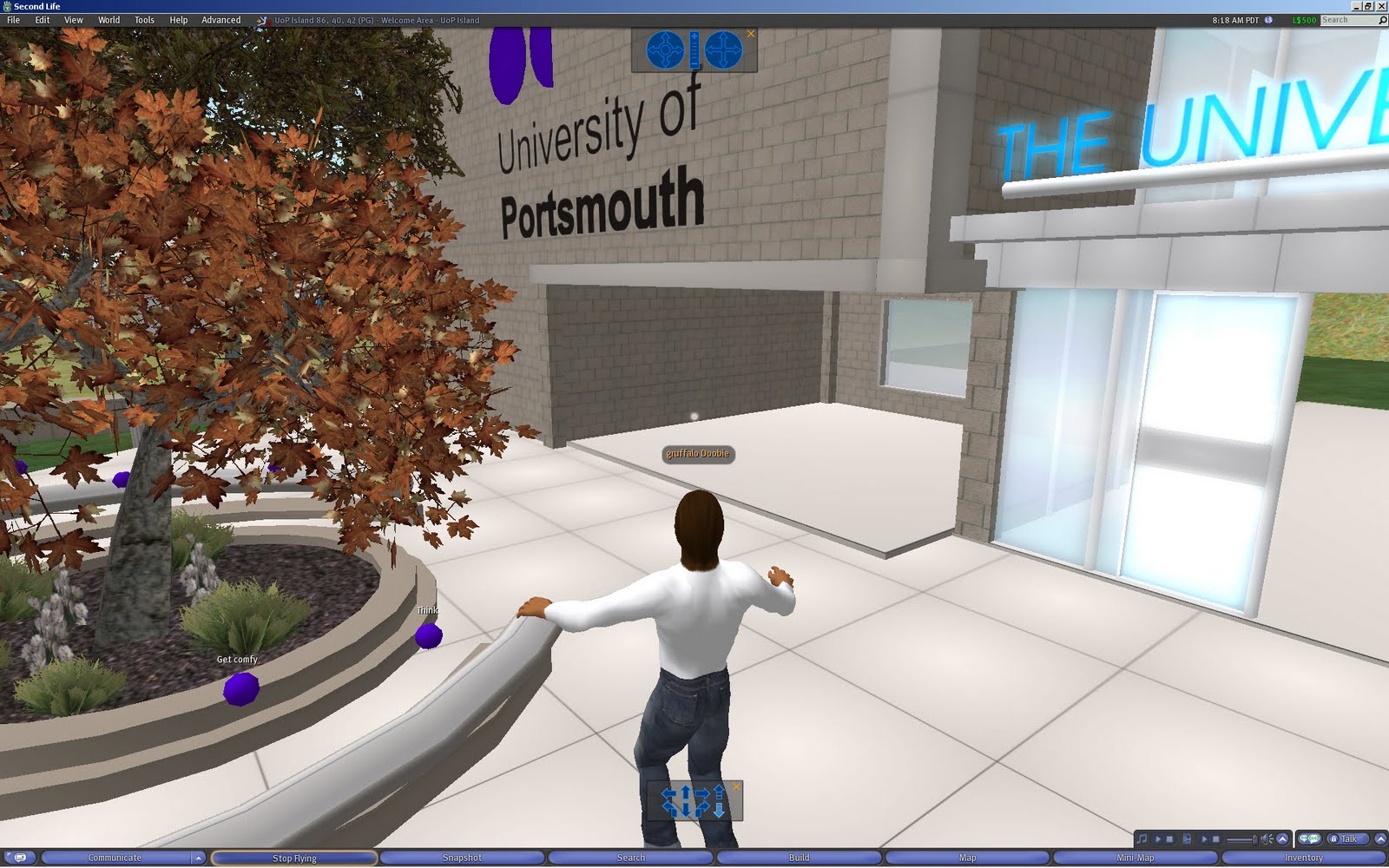Viewport: 1389px width, 868px height.
Task: Expand the voice panel chevron near Talk
Action: click(x=1380, y=839)
